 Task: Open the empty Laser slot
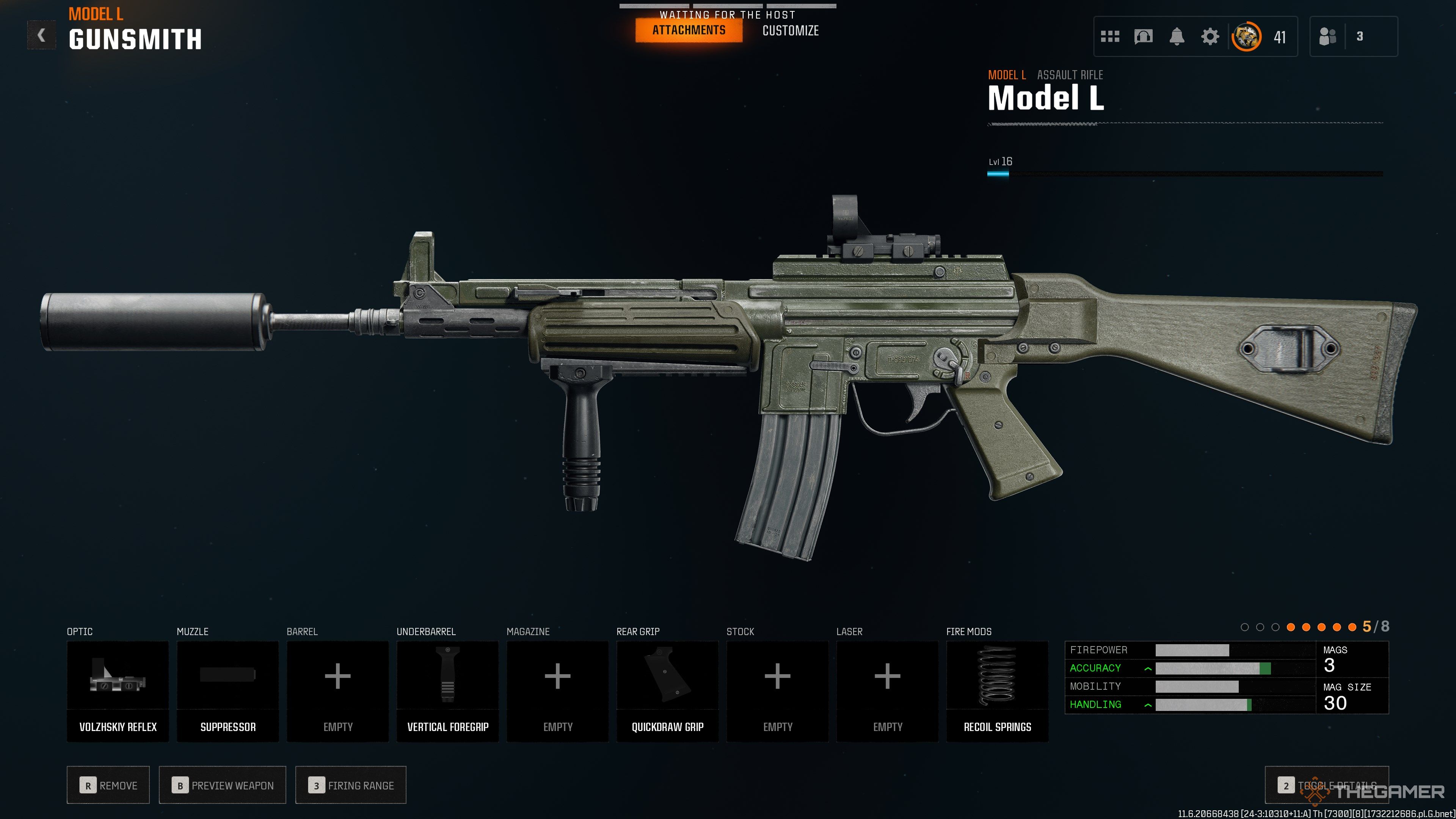point(887,691)
